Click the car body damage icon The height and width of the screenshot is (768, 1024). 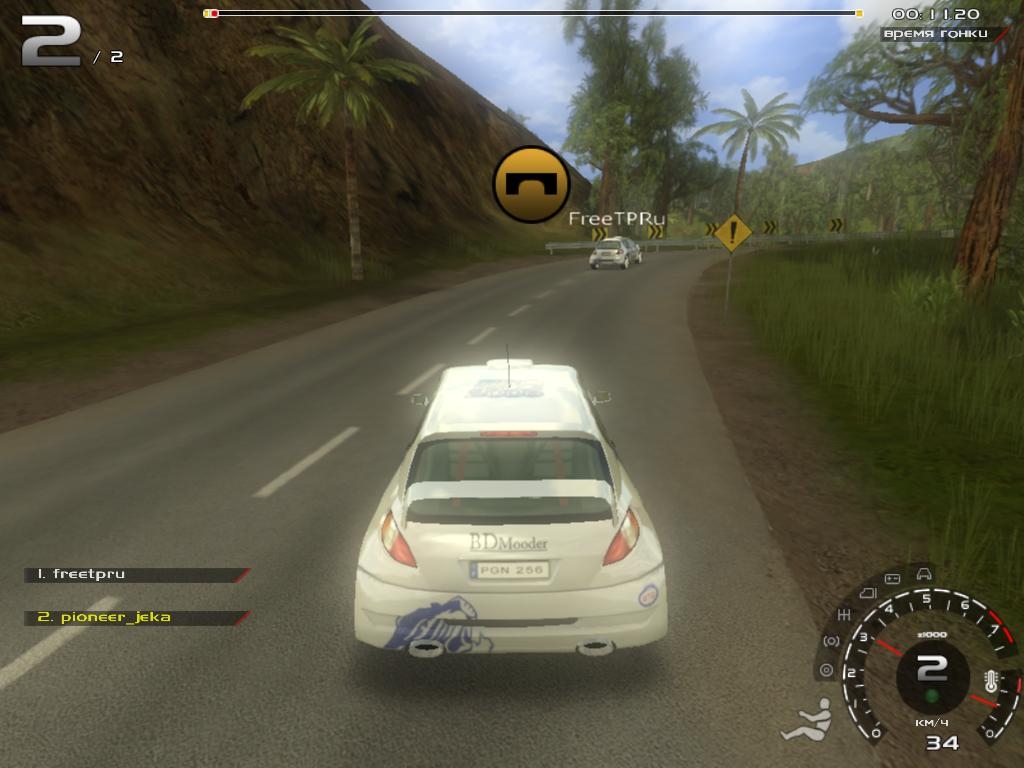pos(924,573)
